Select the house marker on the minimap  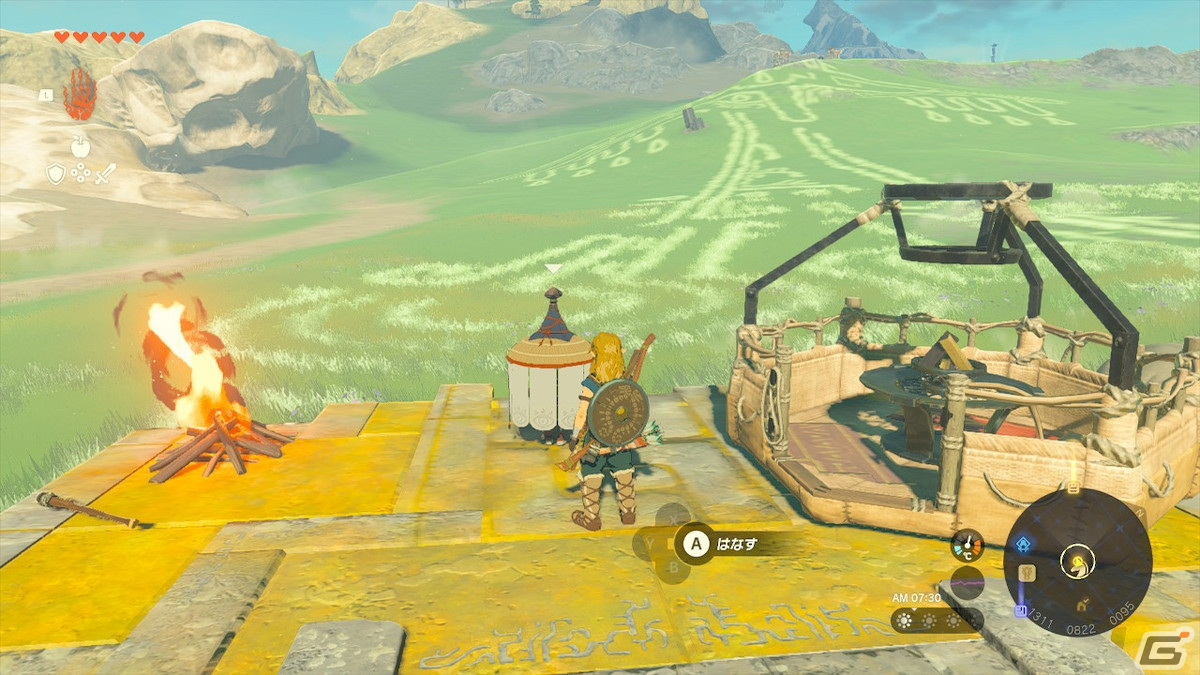tap(1084, 605)
